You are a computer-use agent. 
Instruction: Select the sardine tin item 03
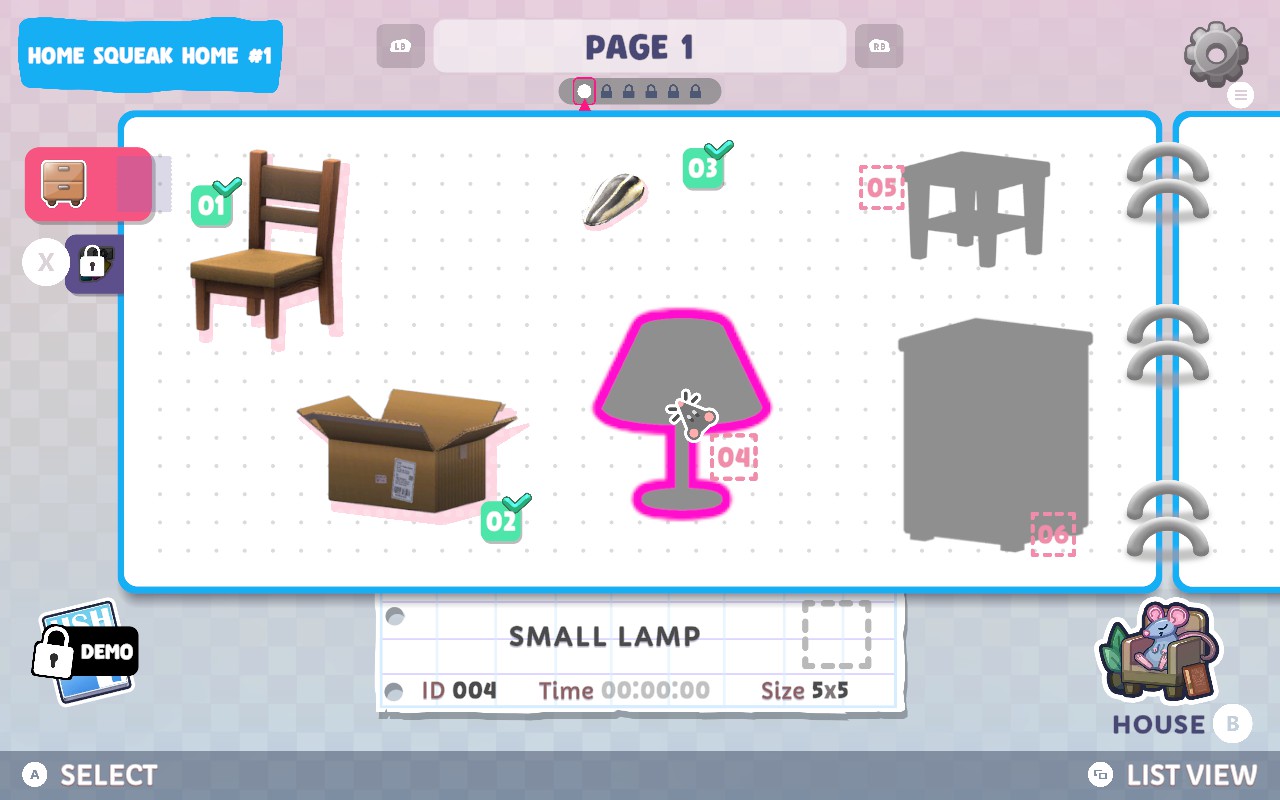coord(613,200)
